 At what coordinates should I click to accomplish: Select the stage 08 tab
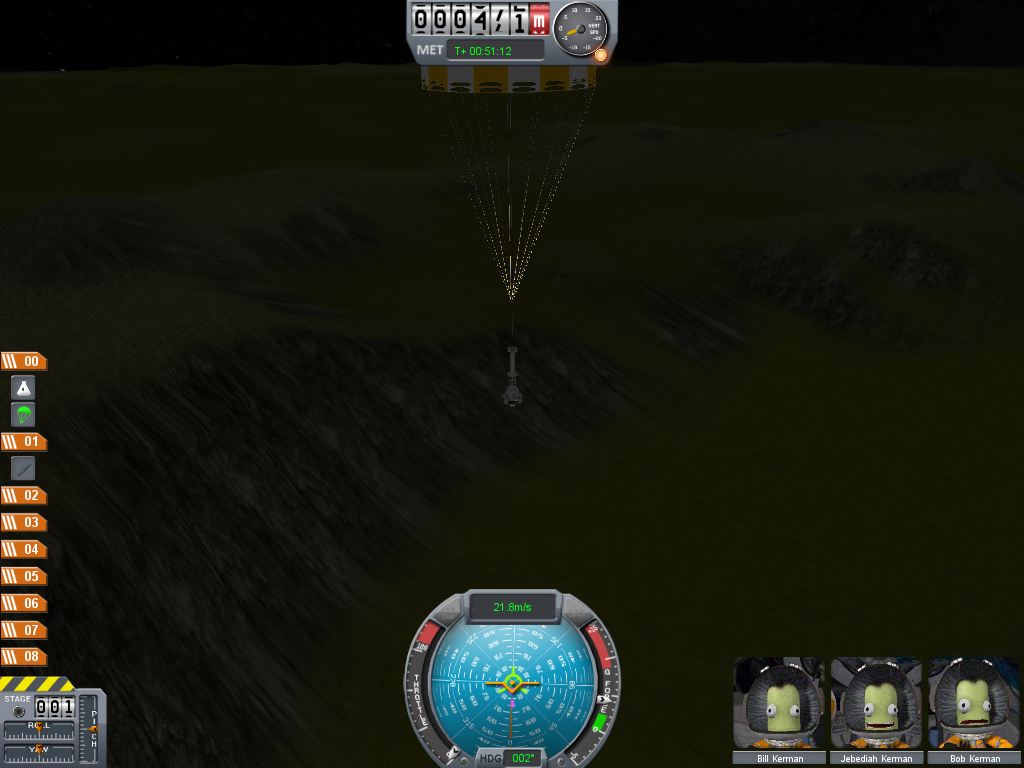[x=24, y=657]
